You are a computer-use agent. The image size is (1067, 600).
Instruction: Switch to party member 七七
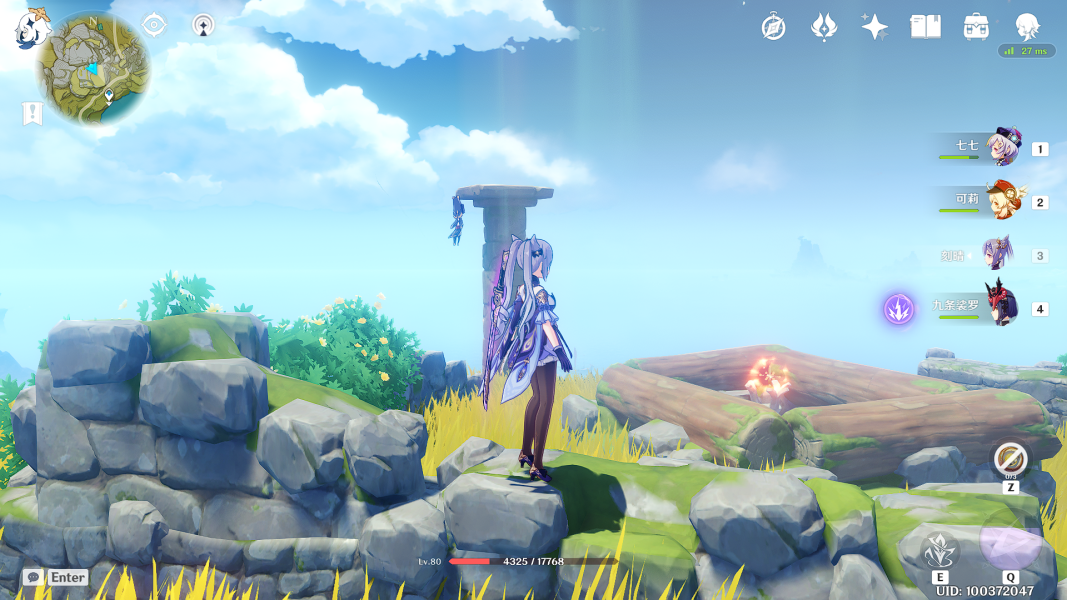click(1002, 148)
